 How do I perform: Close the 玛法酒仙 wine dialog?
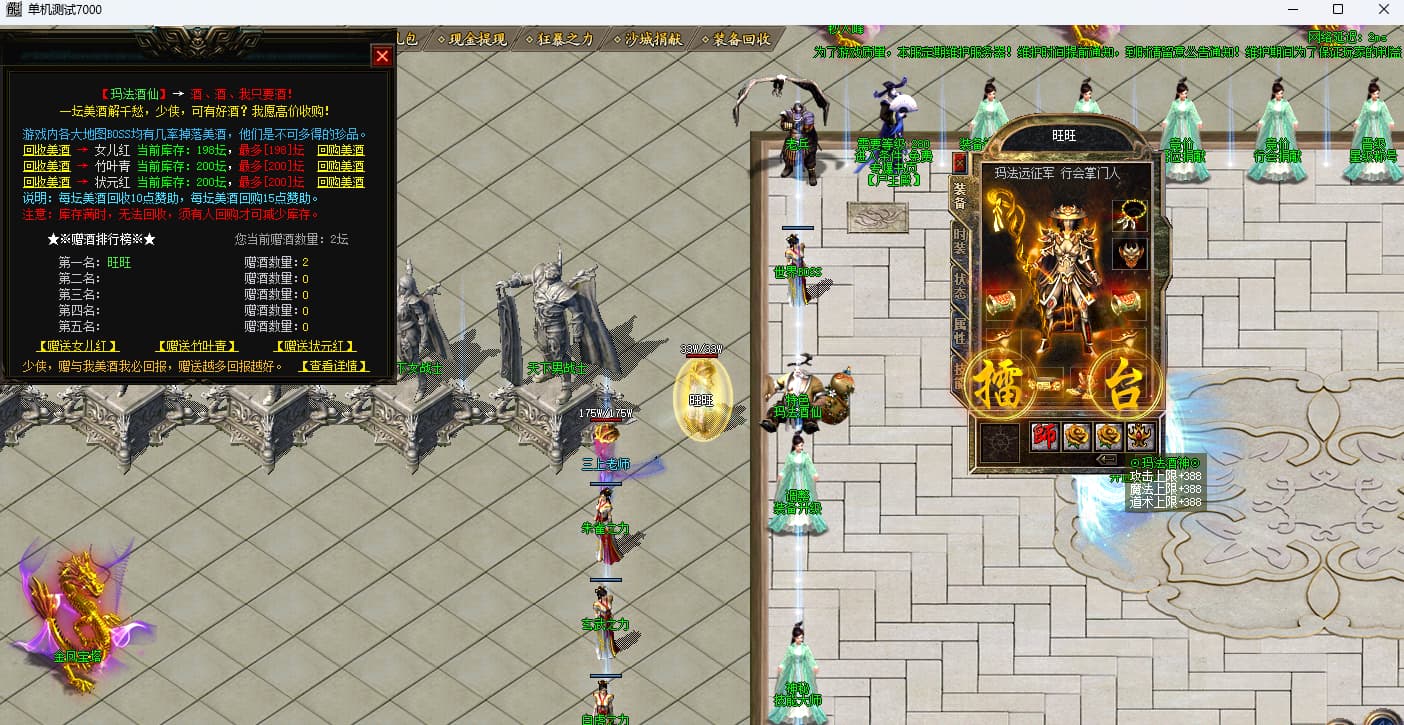(x=382, y=56)
